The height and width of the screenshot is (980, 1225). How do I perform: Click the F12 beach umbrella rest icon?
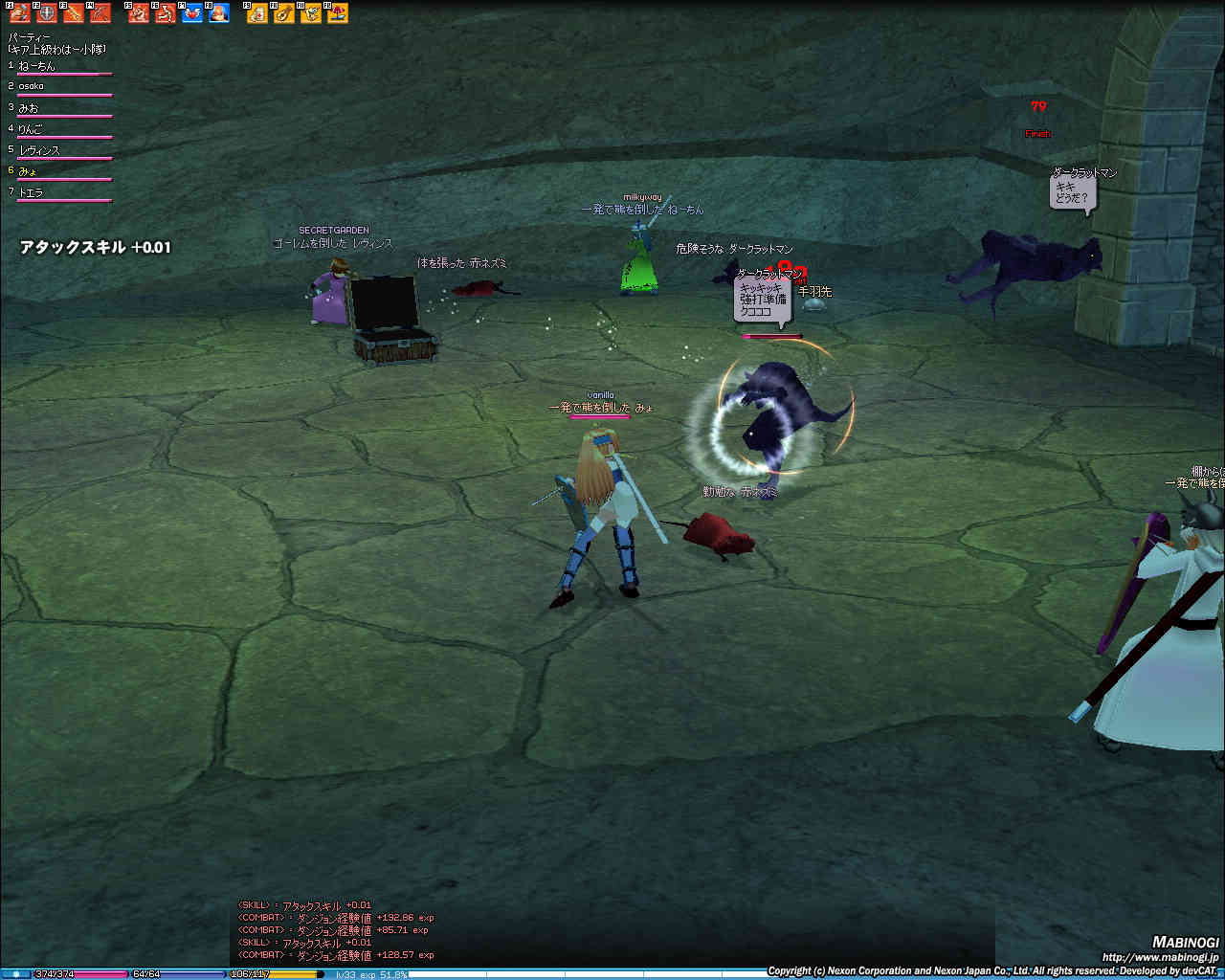point(338,13)
